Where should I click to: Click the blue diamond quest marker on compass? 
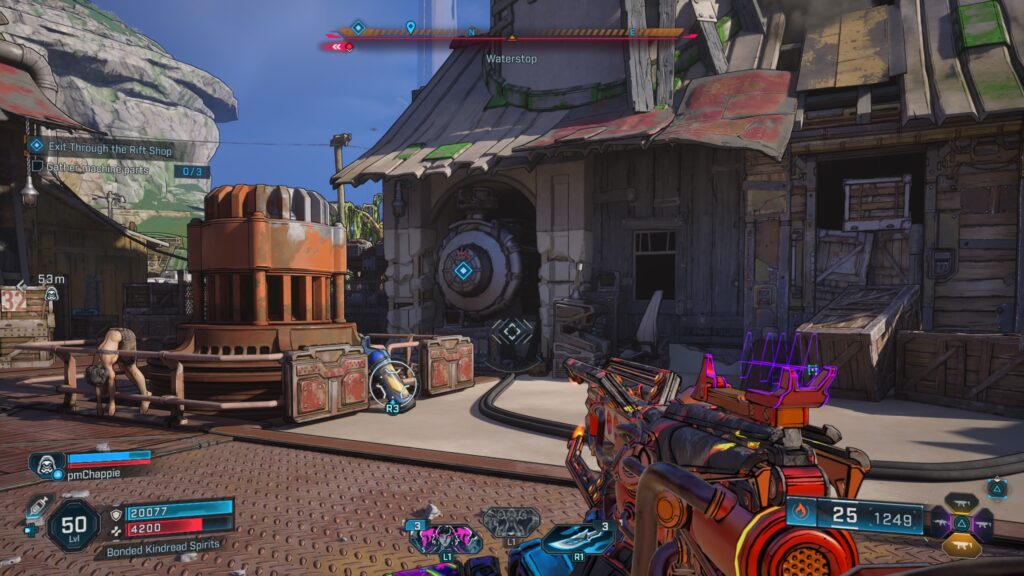click(x=358, y=27)
